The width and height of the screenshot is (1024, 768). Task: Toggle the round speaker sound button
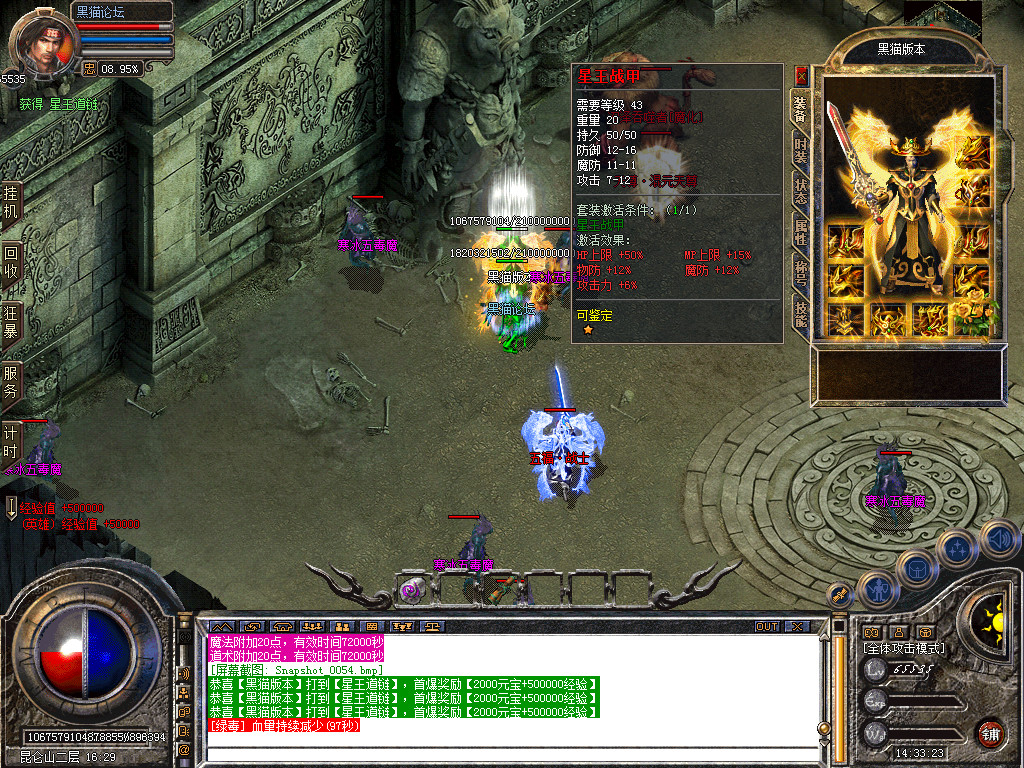[1000, 540]
